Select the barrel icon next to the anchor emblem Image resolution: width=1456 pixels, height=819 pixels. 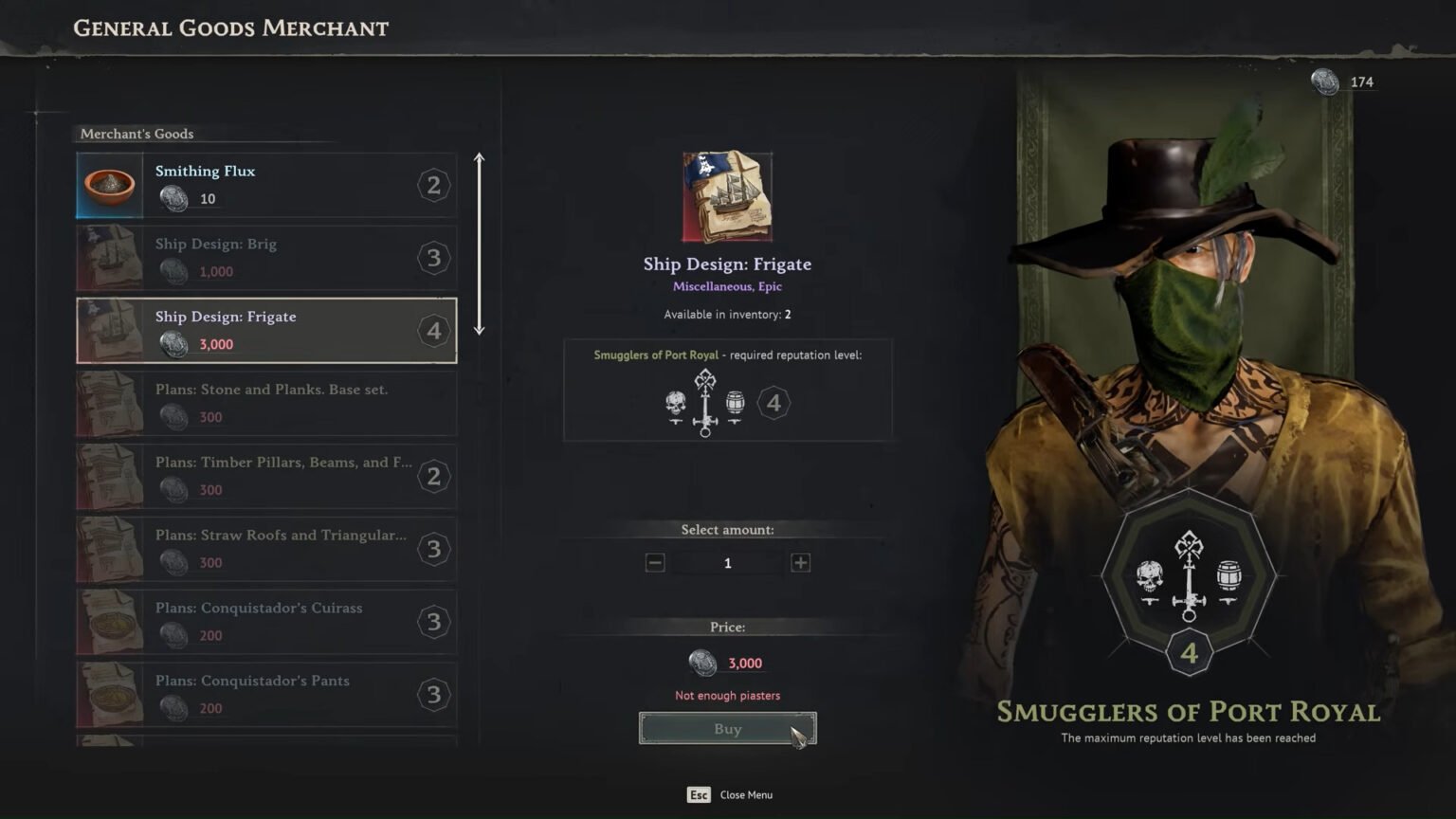[735, 402]
